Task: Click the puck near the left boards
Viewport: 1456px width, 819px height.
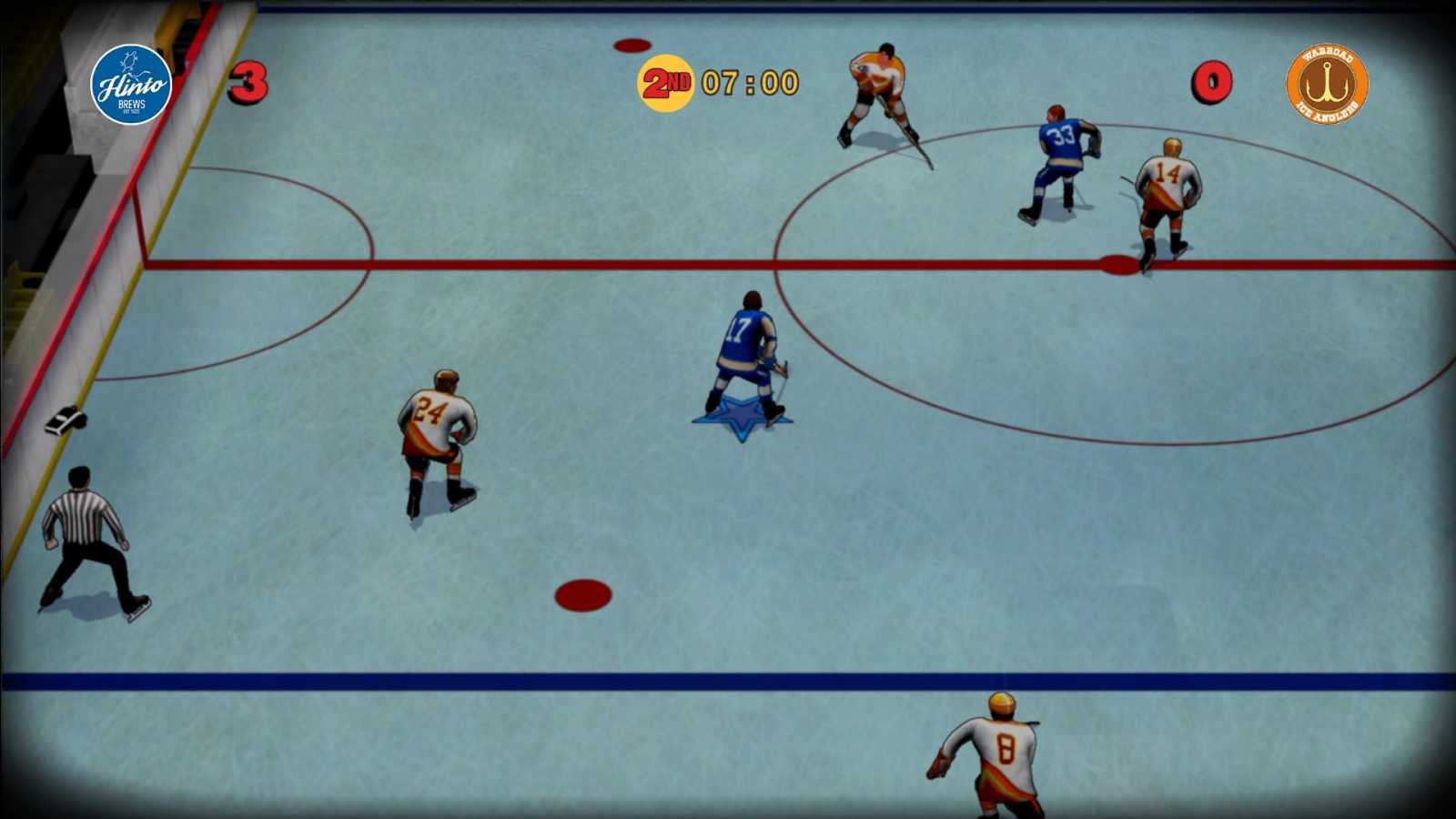Action: pyautogui.click(x=68, y=419)
